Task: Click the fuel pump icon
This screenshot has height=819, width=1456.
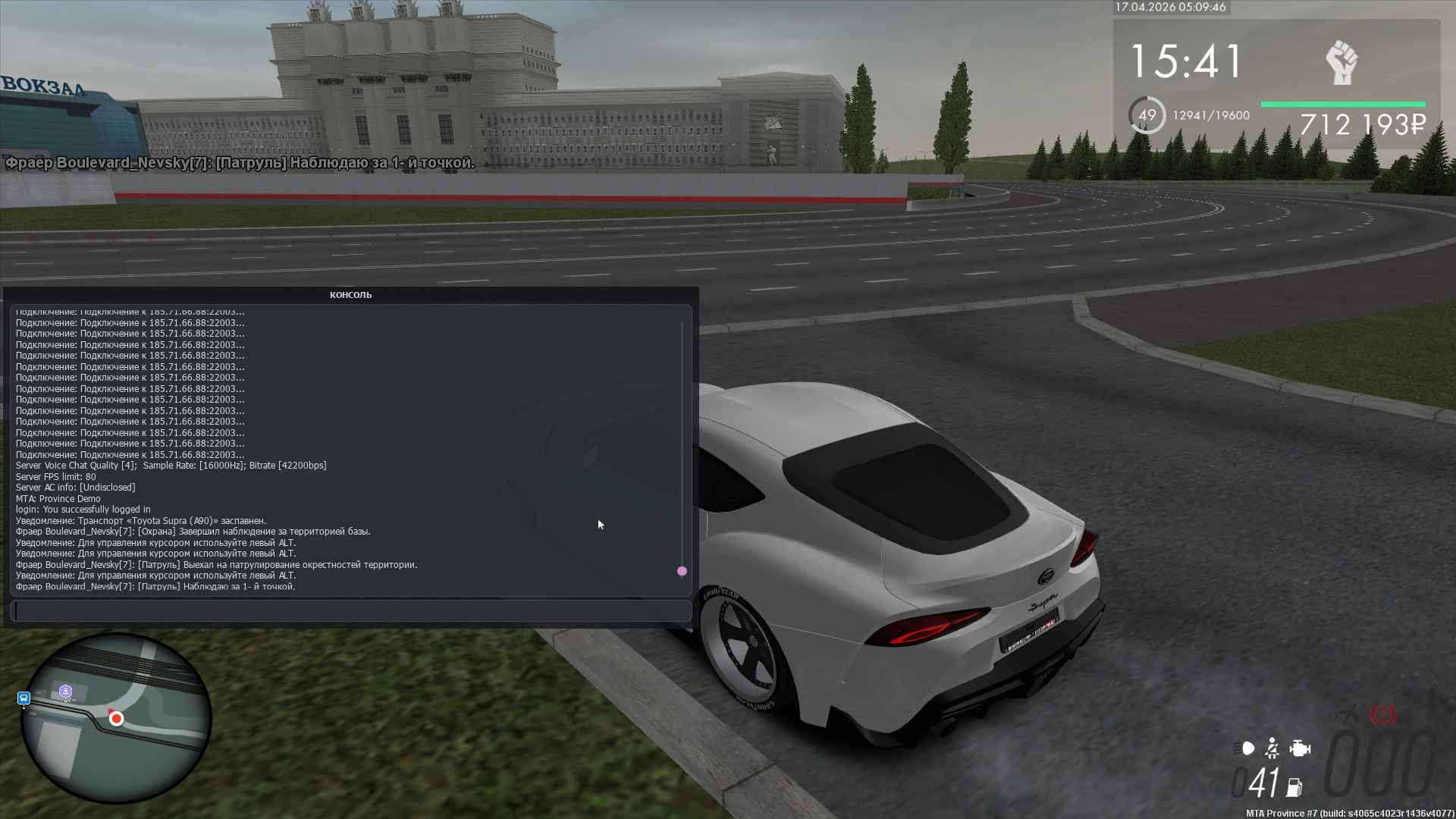Action: click(1294, 787)
